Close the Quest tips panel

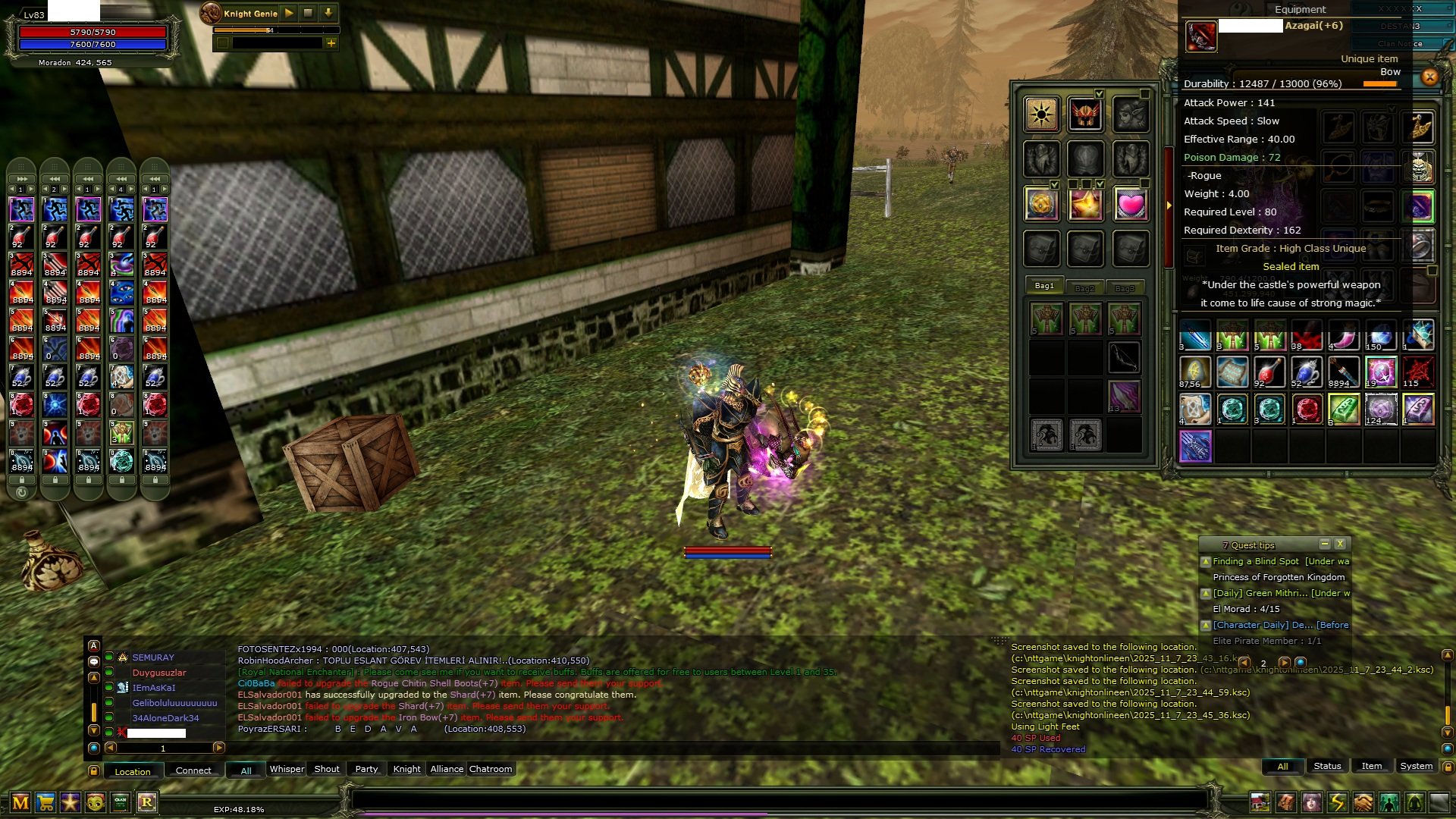1340,544
